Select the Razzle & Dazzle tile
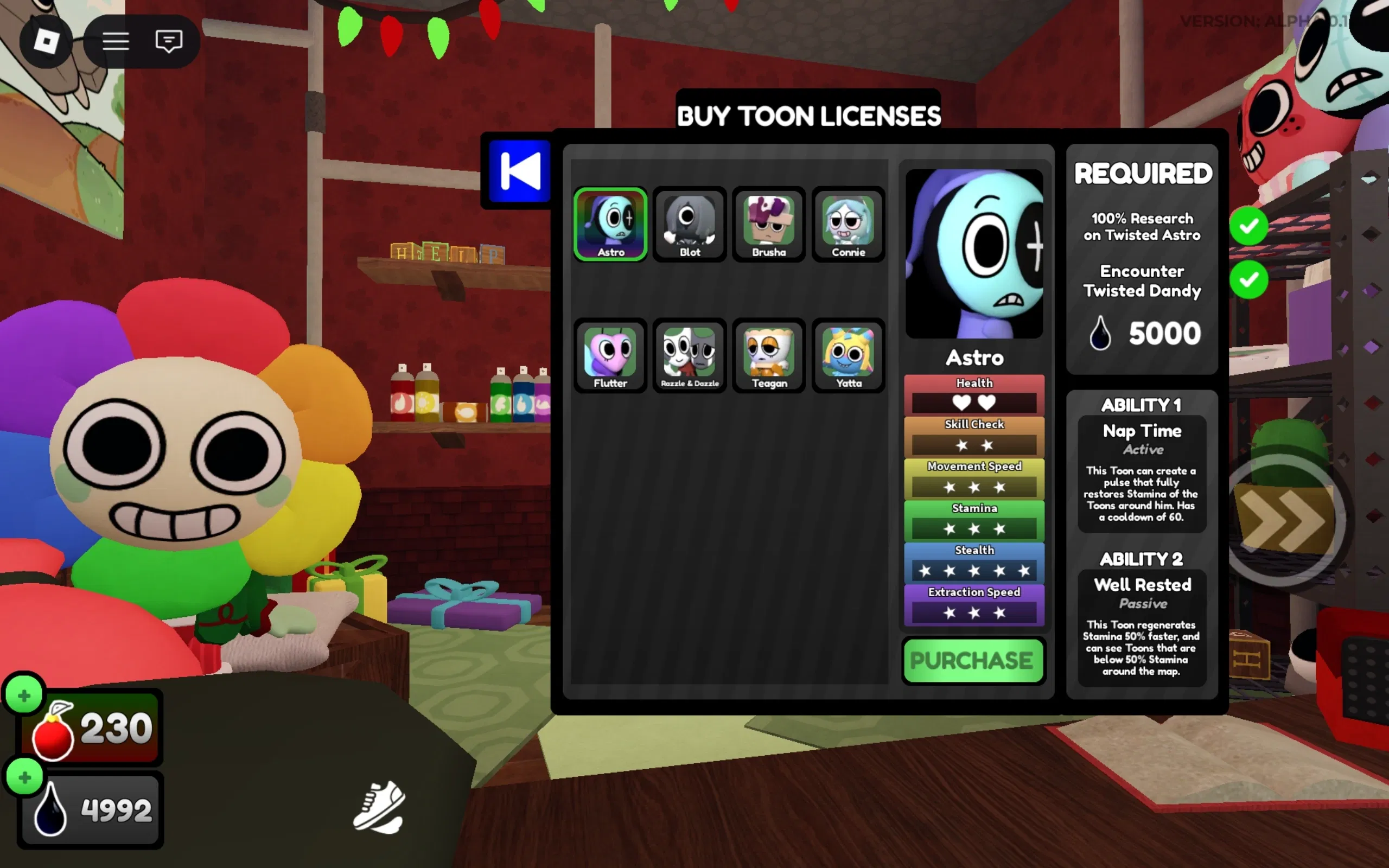The width and height of the screenshot is (1389, 868). tap(689, 356)
